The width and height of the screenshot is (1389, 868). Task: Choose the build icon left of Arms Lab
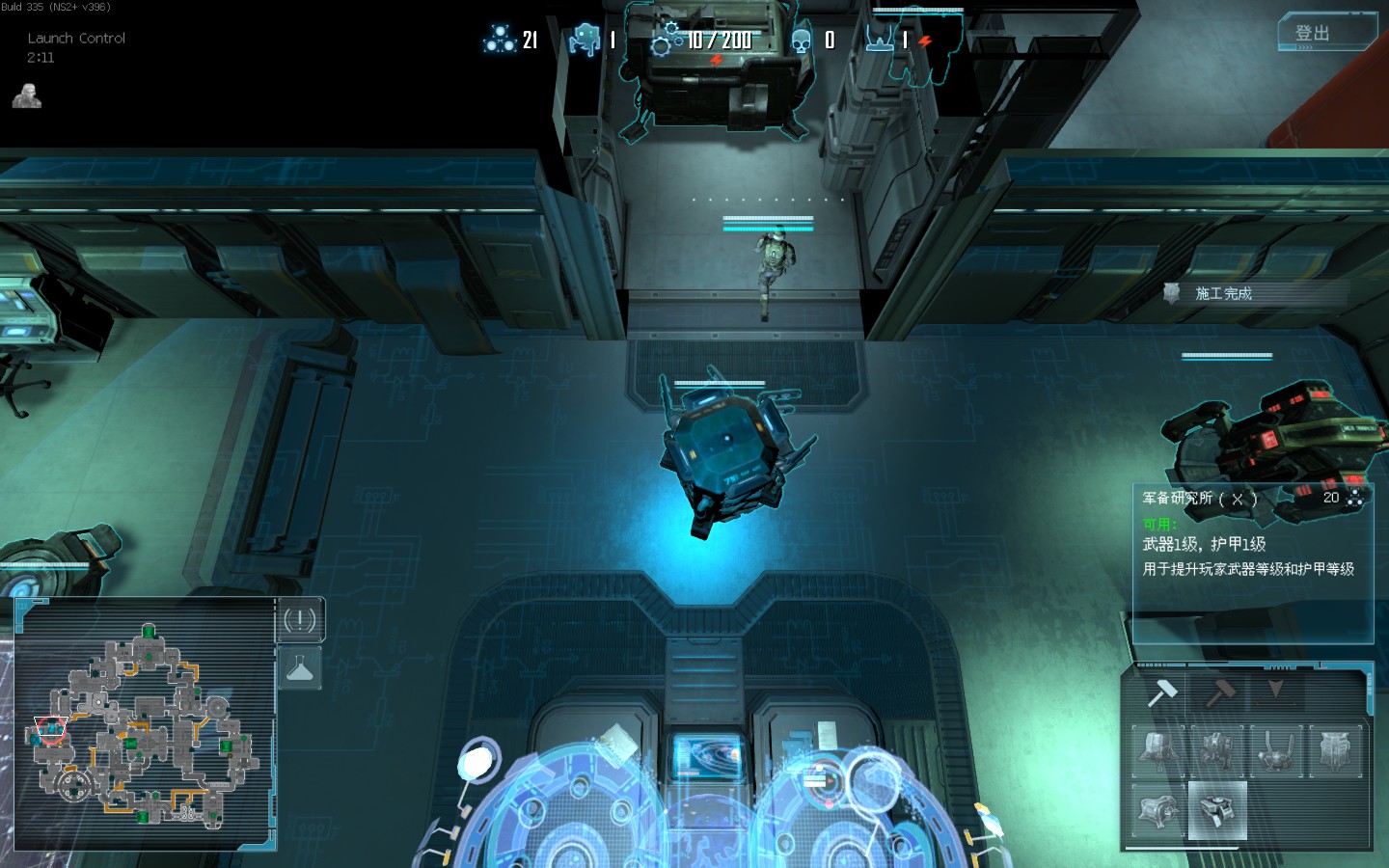[x=1158, y=810]
